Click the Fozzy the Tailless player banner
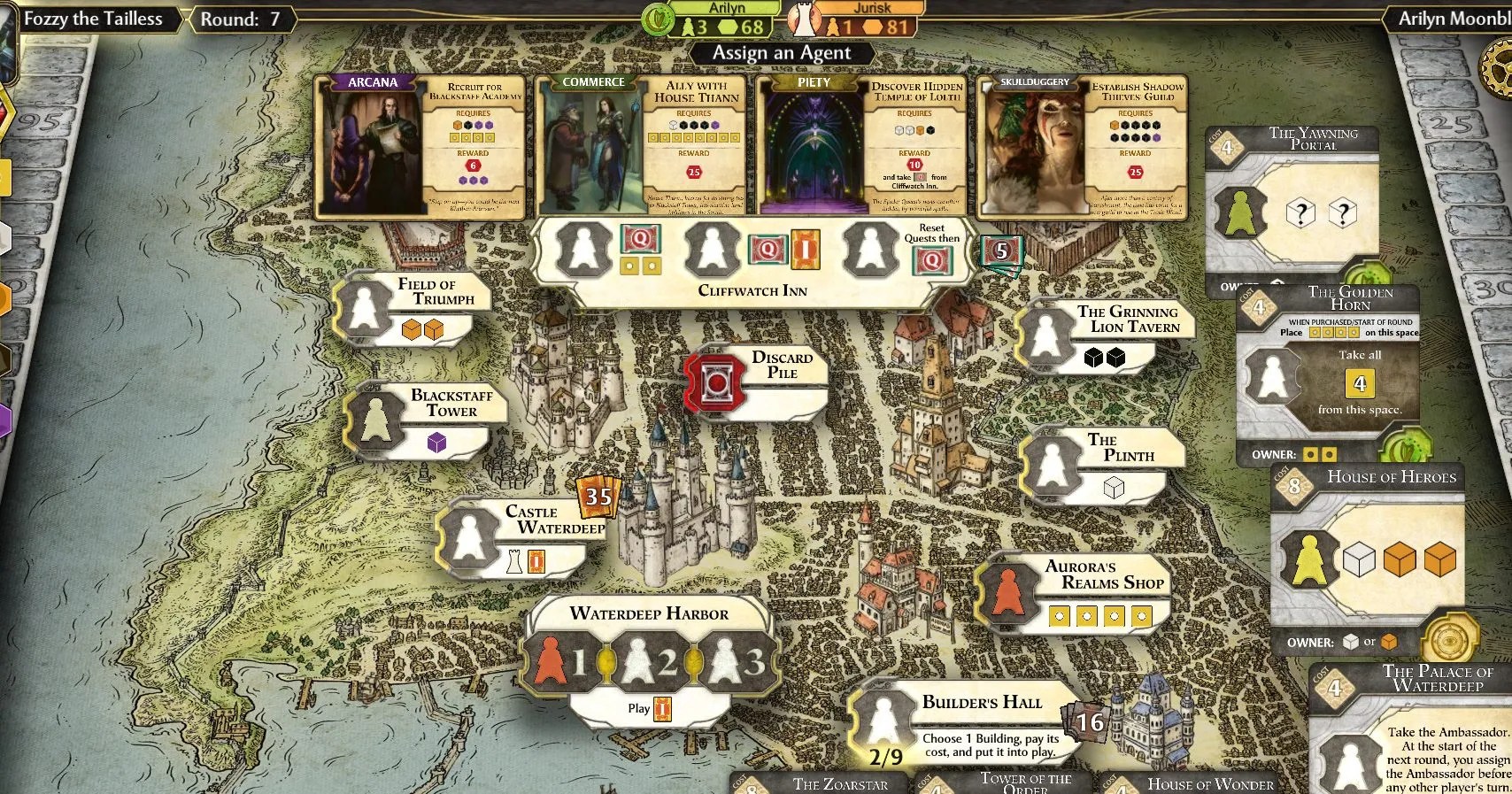 (x=91, y=18)
